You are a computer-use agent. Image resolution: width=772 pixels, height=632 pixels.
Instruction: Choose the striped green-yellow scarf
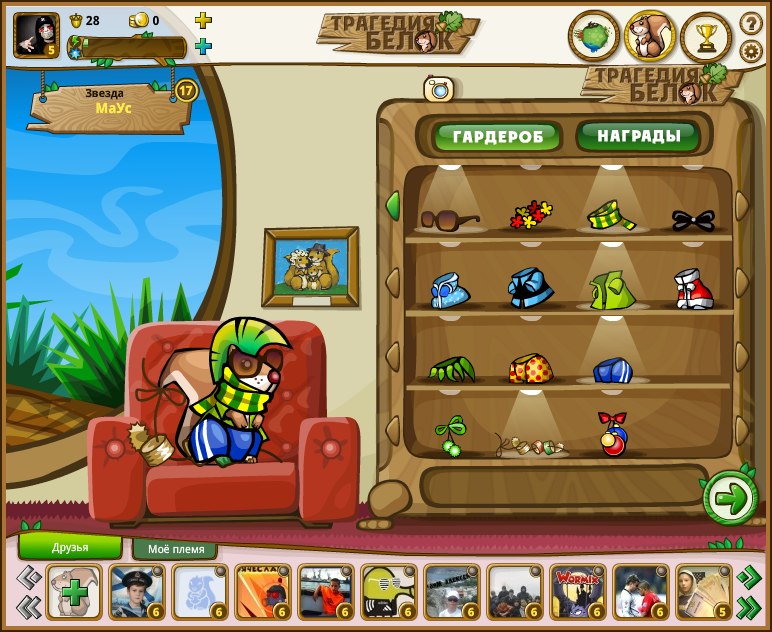611,215
